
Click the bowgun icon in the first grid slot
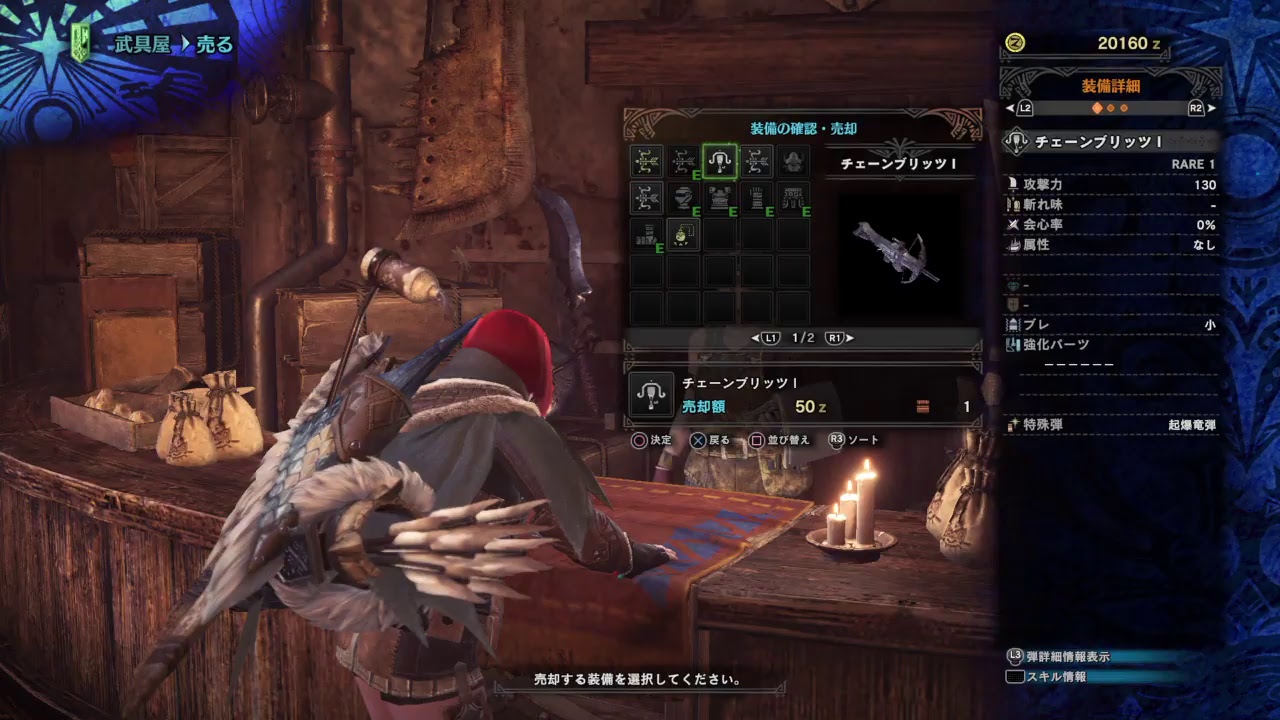click(647, 160)
